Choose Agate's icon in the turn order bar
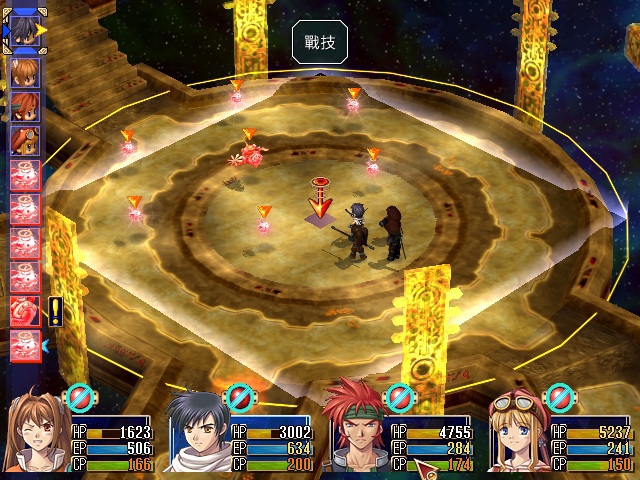This screenshot has height=480, width=640. click(25, 104)
